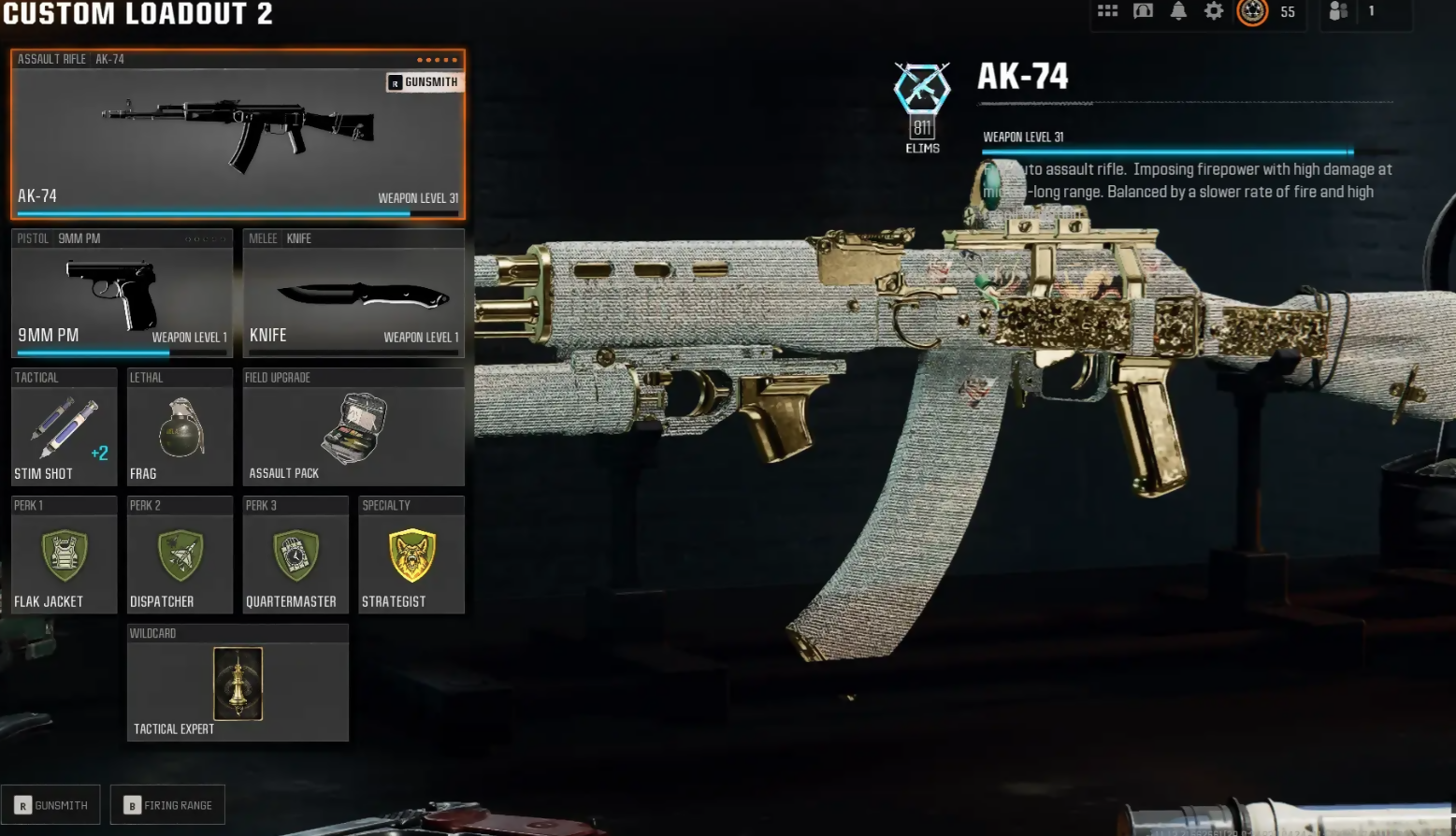The image size is (1456, 836).
Task: Pick the Dispatcher perk slot
Action: click(x=180, y=555)
